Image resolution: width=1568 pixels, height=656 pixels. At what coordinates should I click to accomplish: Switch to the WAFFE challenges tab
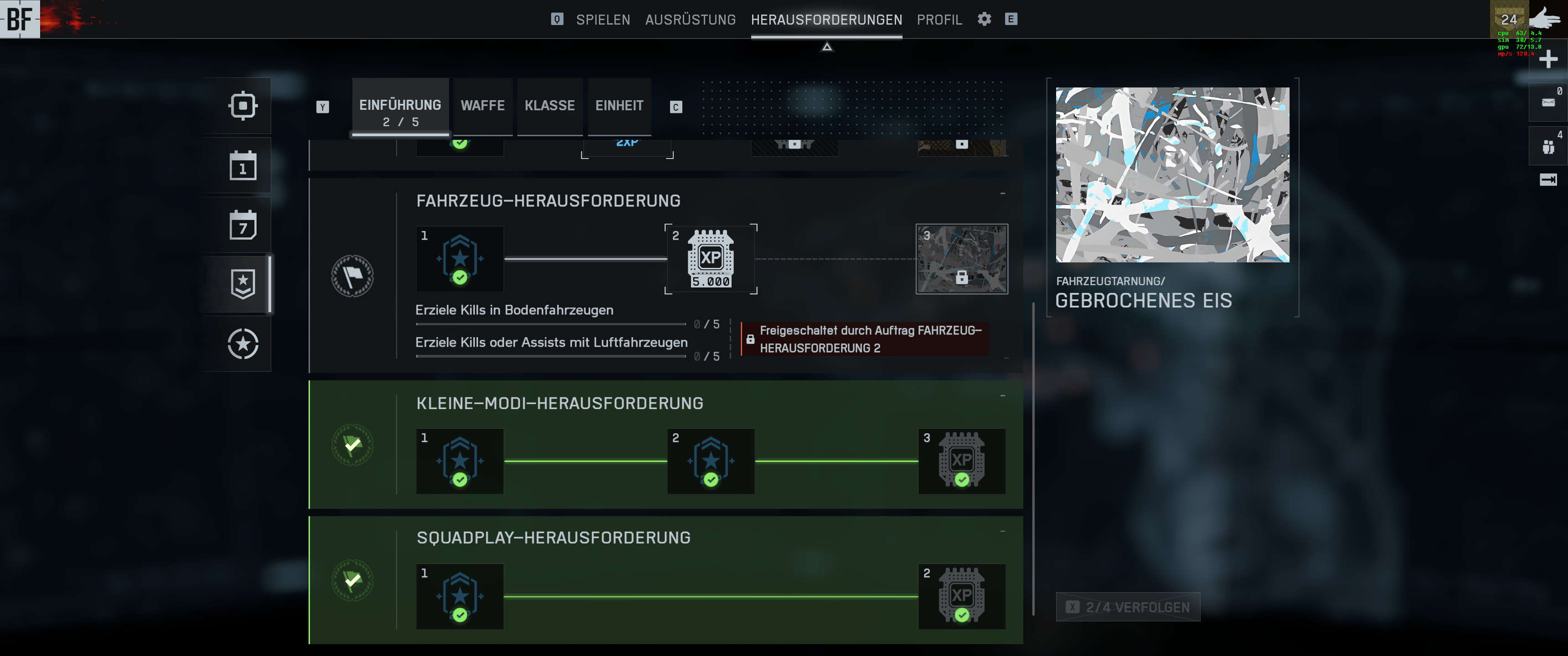(x=483, y=106)
